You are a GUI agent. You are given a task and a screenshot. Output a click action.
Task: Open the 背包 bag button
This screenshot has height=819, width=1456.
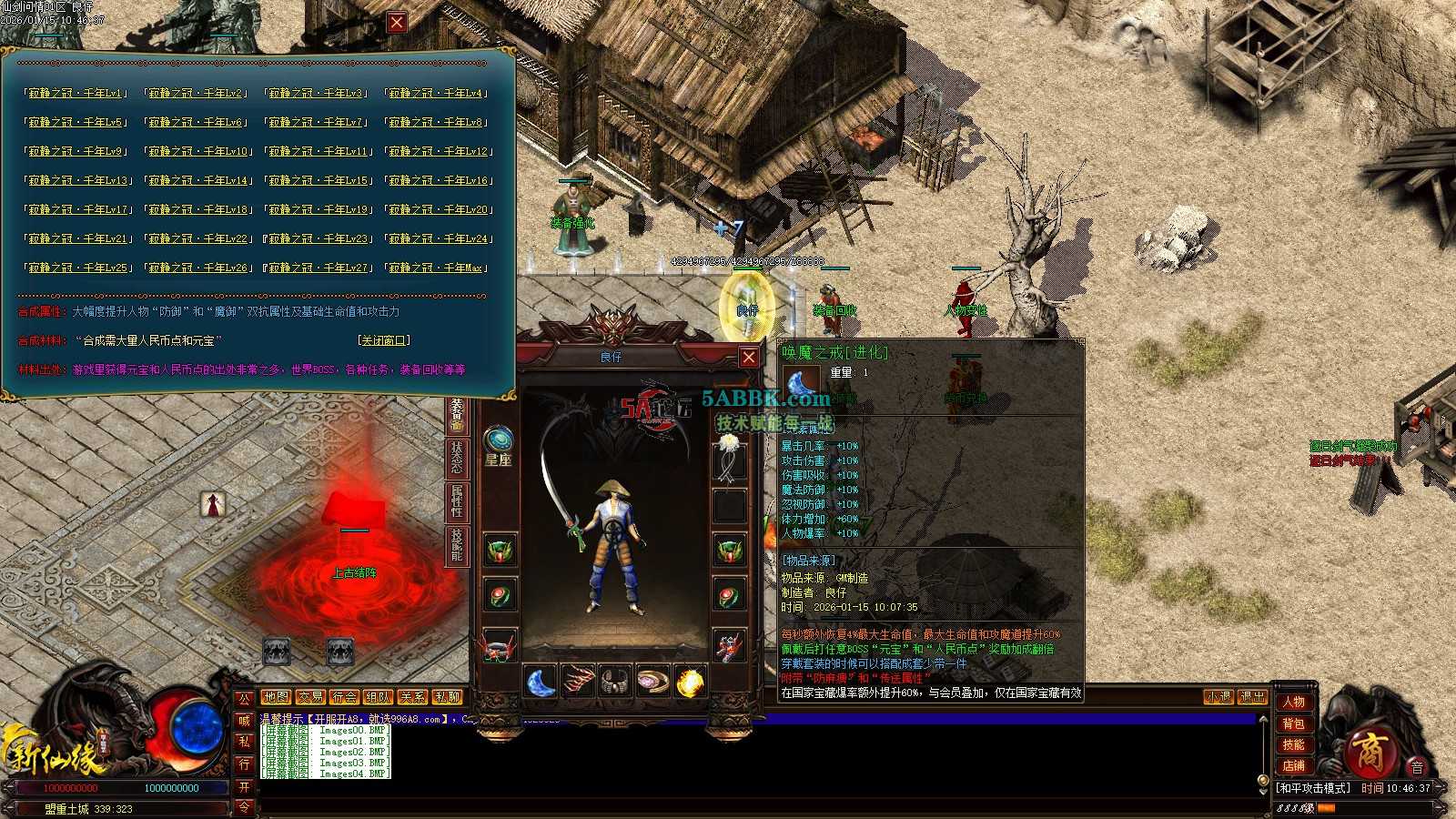(1293, 723)
